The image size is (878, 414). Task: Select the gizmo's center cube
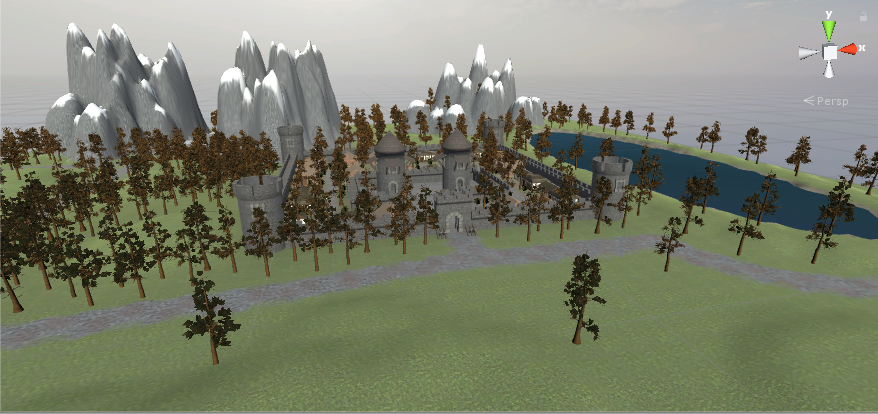coord(829,52)
